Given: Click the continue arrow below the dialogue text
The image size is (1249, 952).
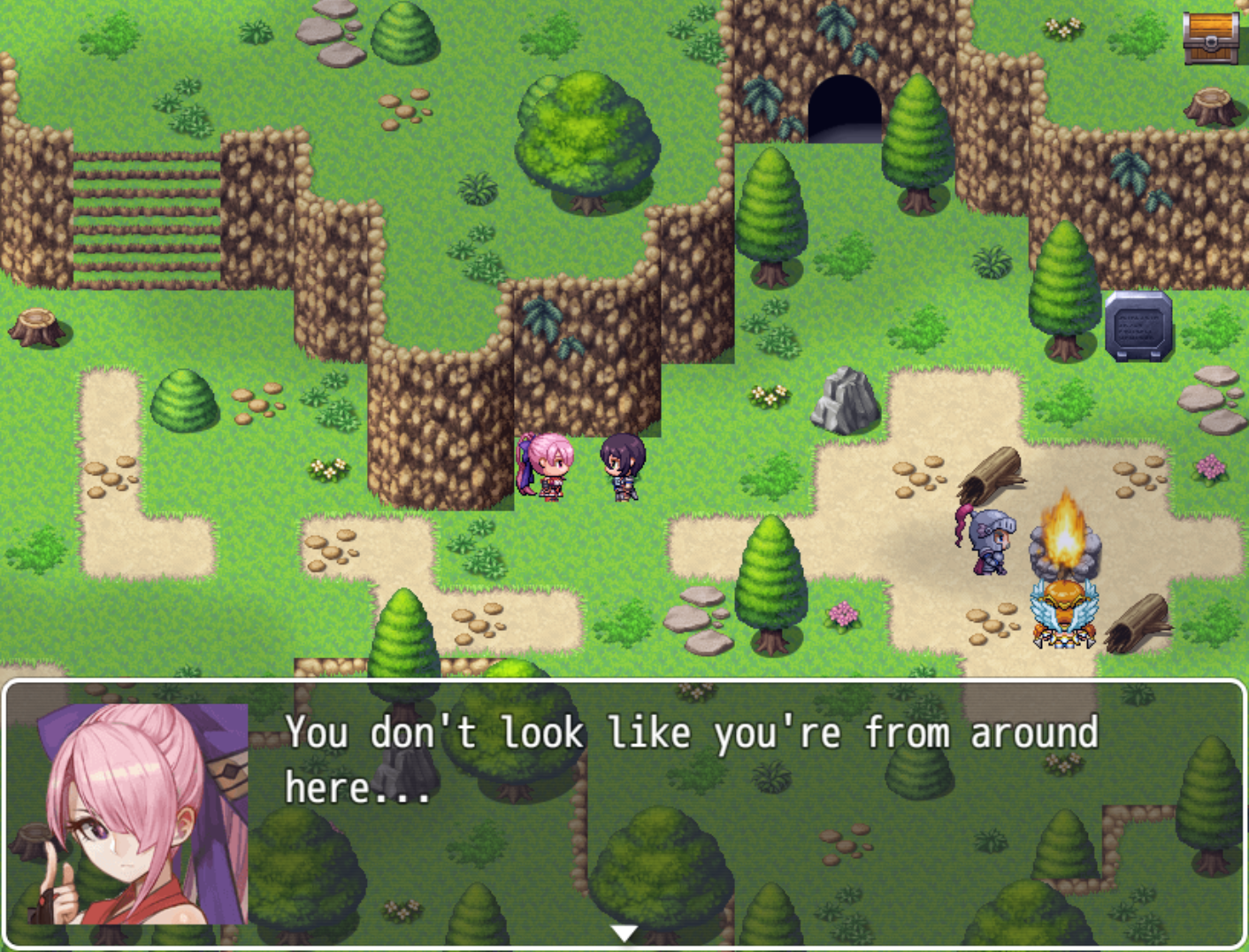Looking at the screenshot, I should 624,931.
